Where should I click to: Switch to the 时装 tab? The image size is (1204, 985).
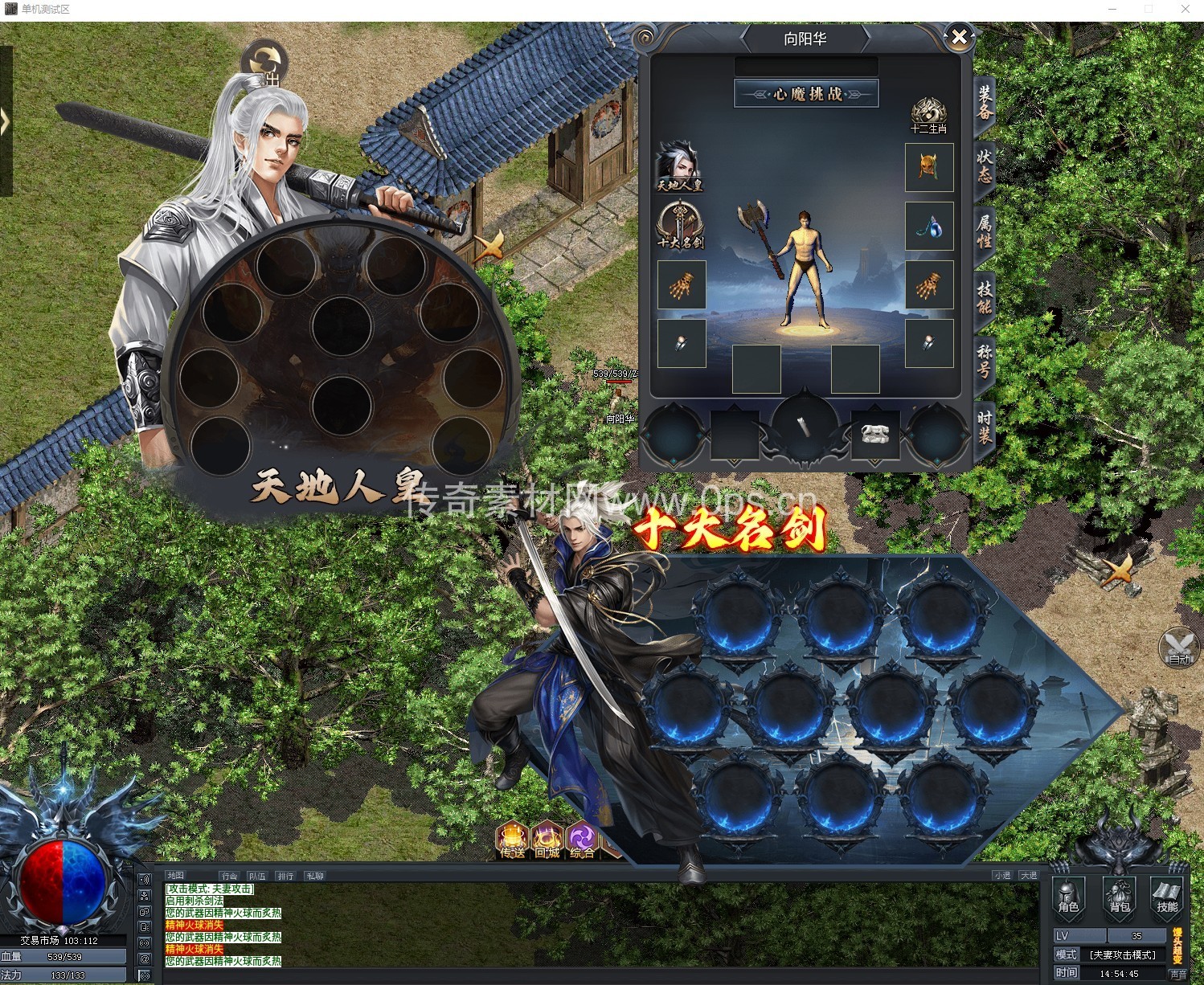[985, 426]
